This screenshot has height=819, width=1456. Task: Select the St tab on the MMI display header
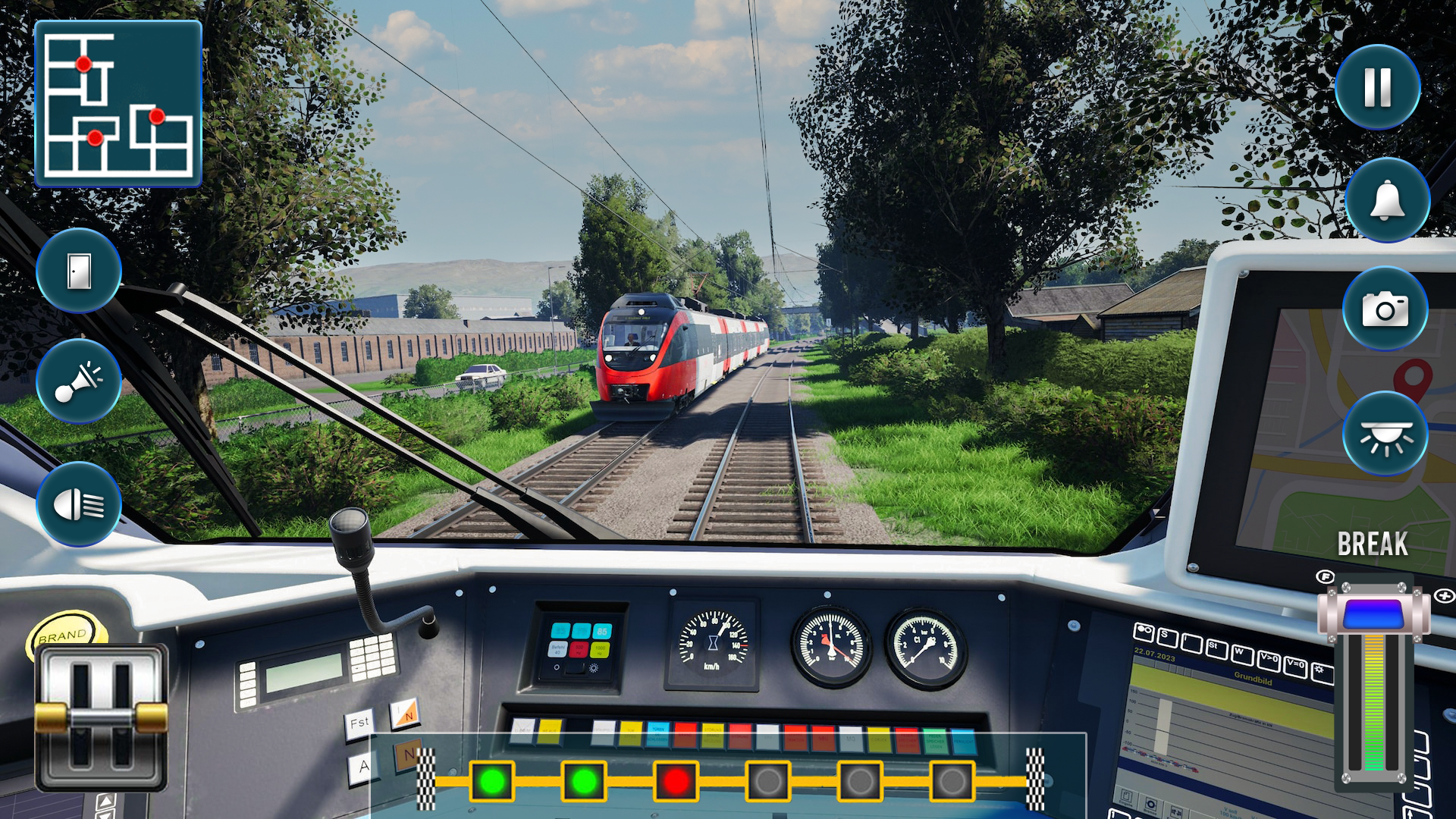pyautogui.click(x=1216, y=649)
